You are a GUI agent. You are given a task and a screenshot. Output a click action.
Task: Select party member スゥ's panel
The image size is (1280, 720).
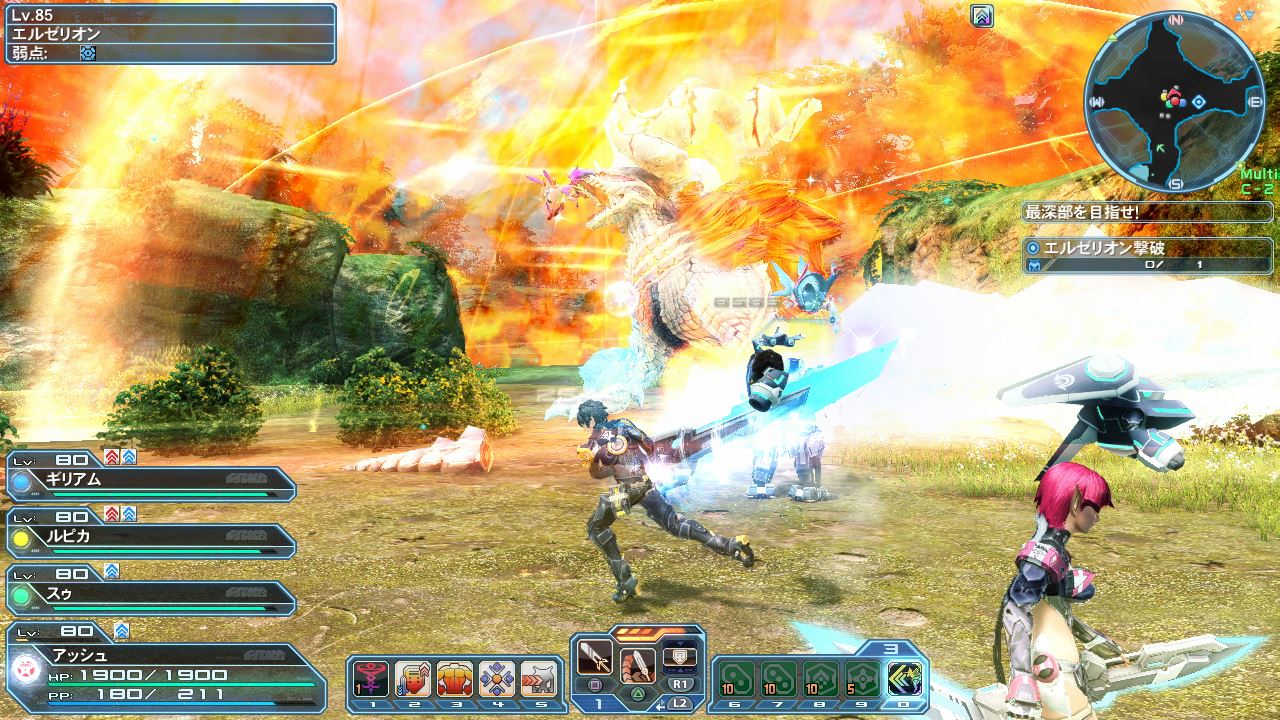click(152, 595)
